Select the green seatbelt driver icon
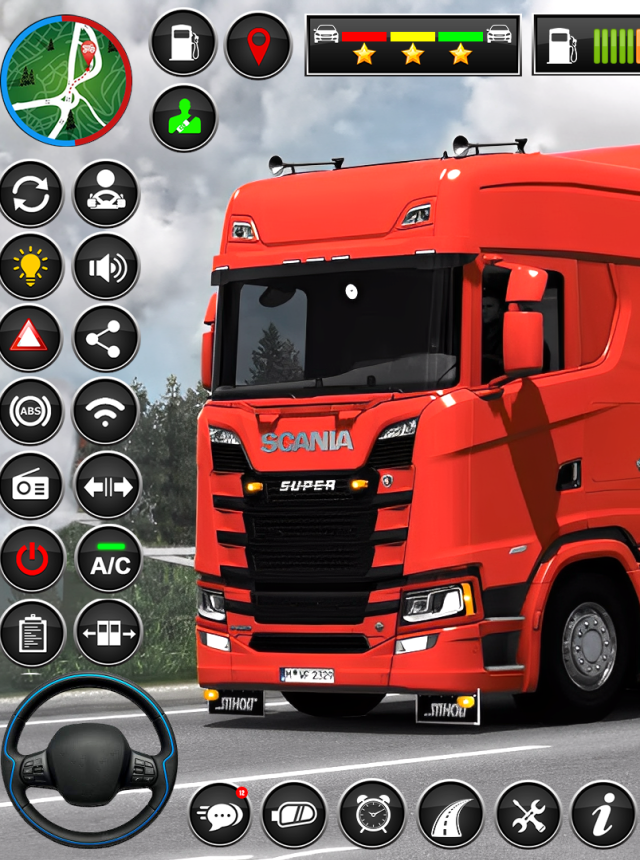Viewport: 640px width, 860px height. (183, 118)
